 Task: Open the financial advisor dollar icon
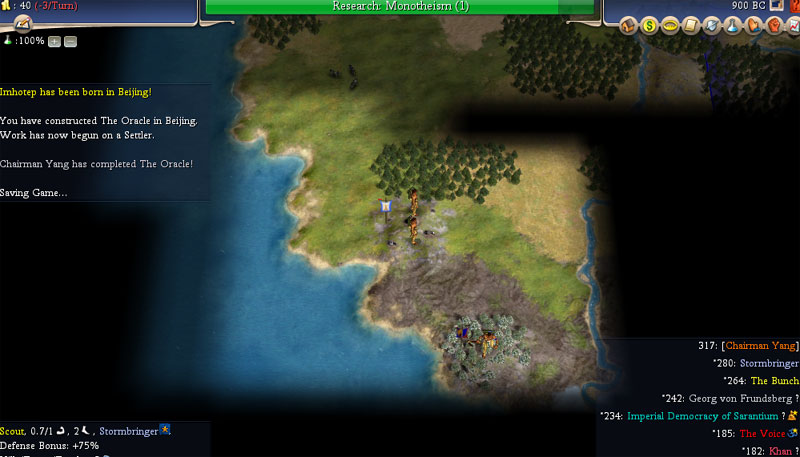tap(648, 25)
